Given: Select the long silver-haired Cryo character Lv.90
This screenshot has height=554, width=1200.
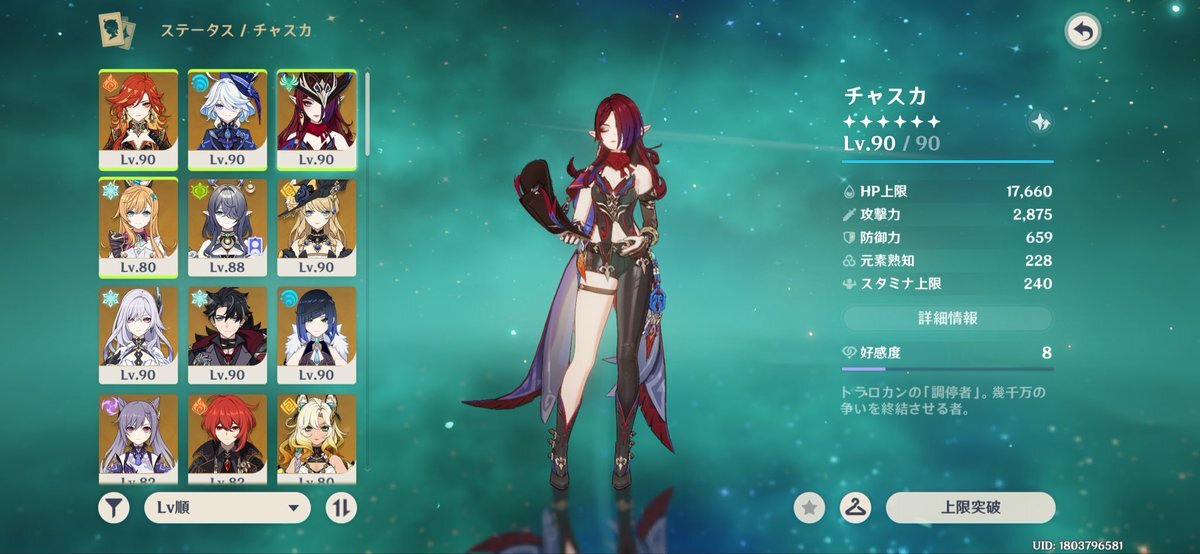Looking at the screenshot, I should 139,335.
